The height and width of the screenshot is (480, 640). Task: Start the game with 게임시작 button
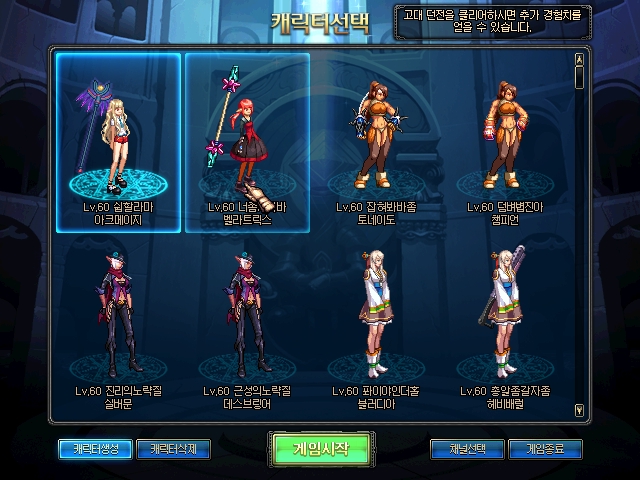322,447
